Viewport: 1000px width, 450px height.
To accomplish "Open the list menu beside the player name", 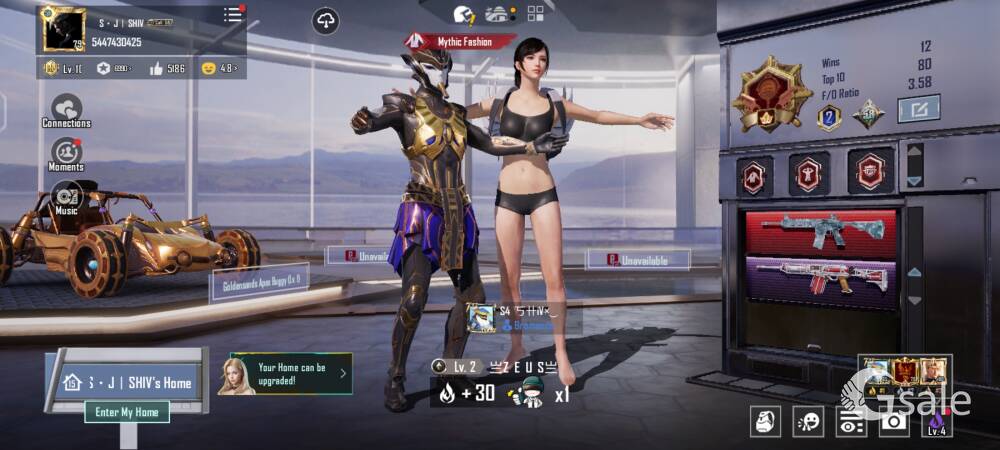I will click(233, 15).
